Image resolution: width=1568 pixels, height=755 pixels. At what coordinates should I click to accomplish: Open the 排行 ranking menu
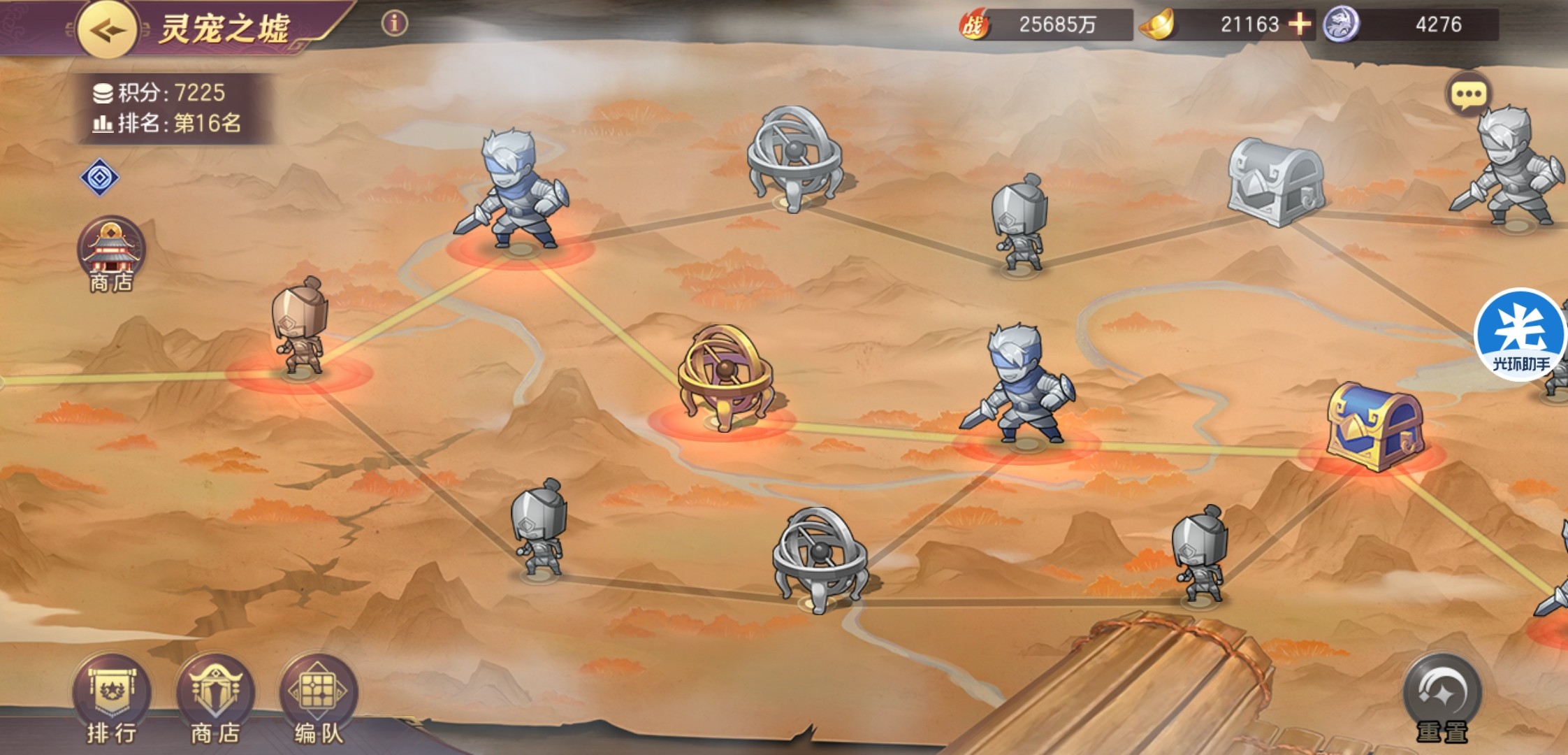pyautogui.click(x=111, y=700)
